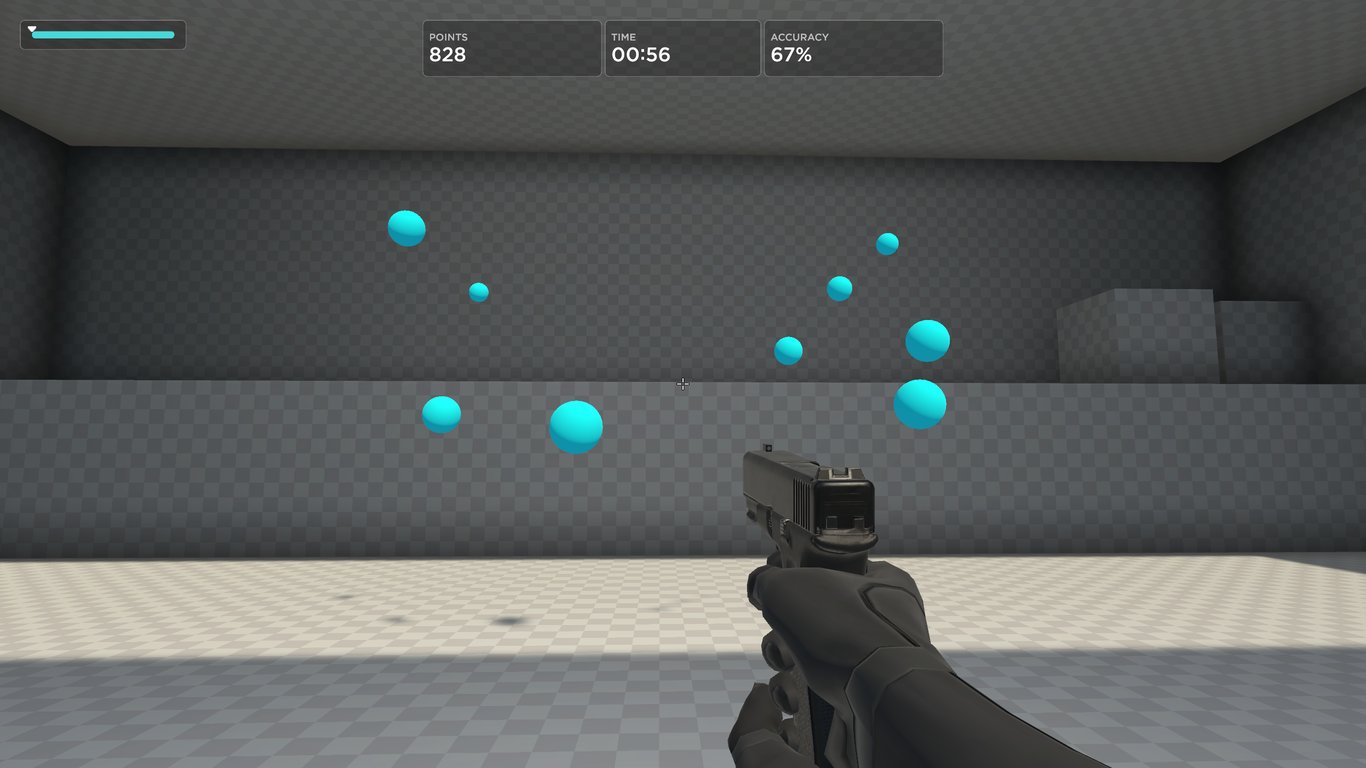
Task: Click the medium sphere above the right pair
Action: [x=838, y=287]
